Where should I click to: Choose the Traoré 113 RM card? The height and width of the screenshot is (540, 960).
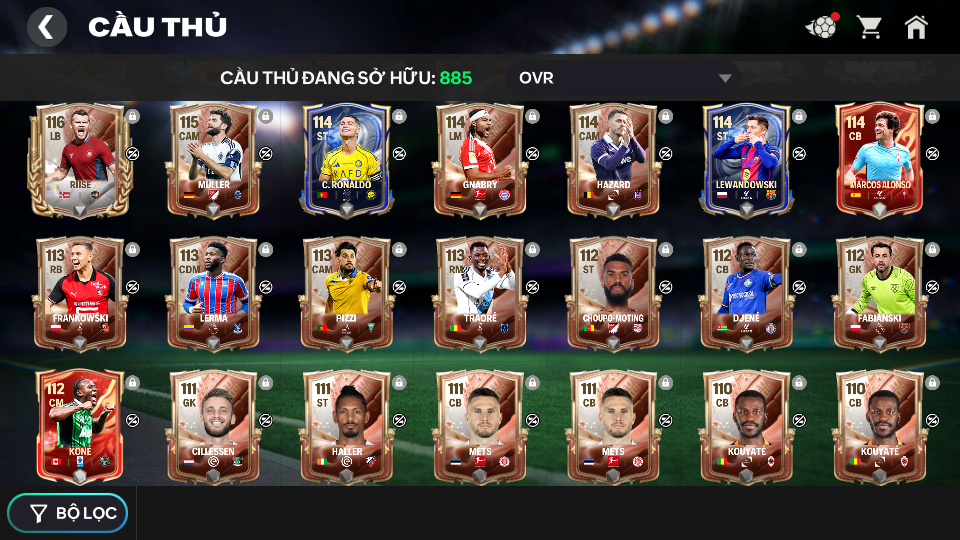click(480, 292)
